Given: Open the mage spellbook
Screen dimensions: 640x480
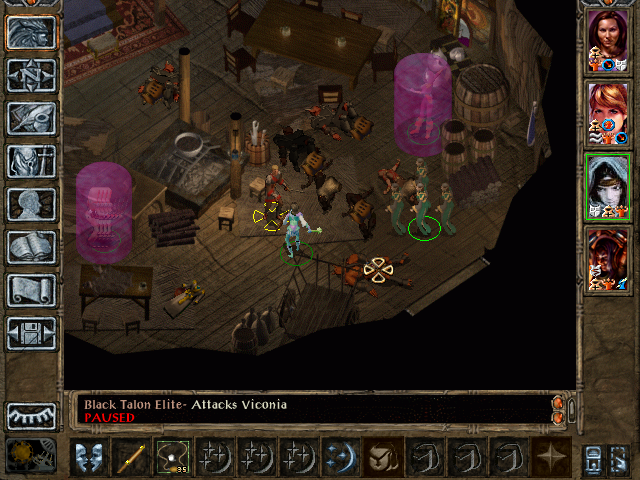Looking at the screenshot, I should click(32, 247).
